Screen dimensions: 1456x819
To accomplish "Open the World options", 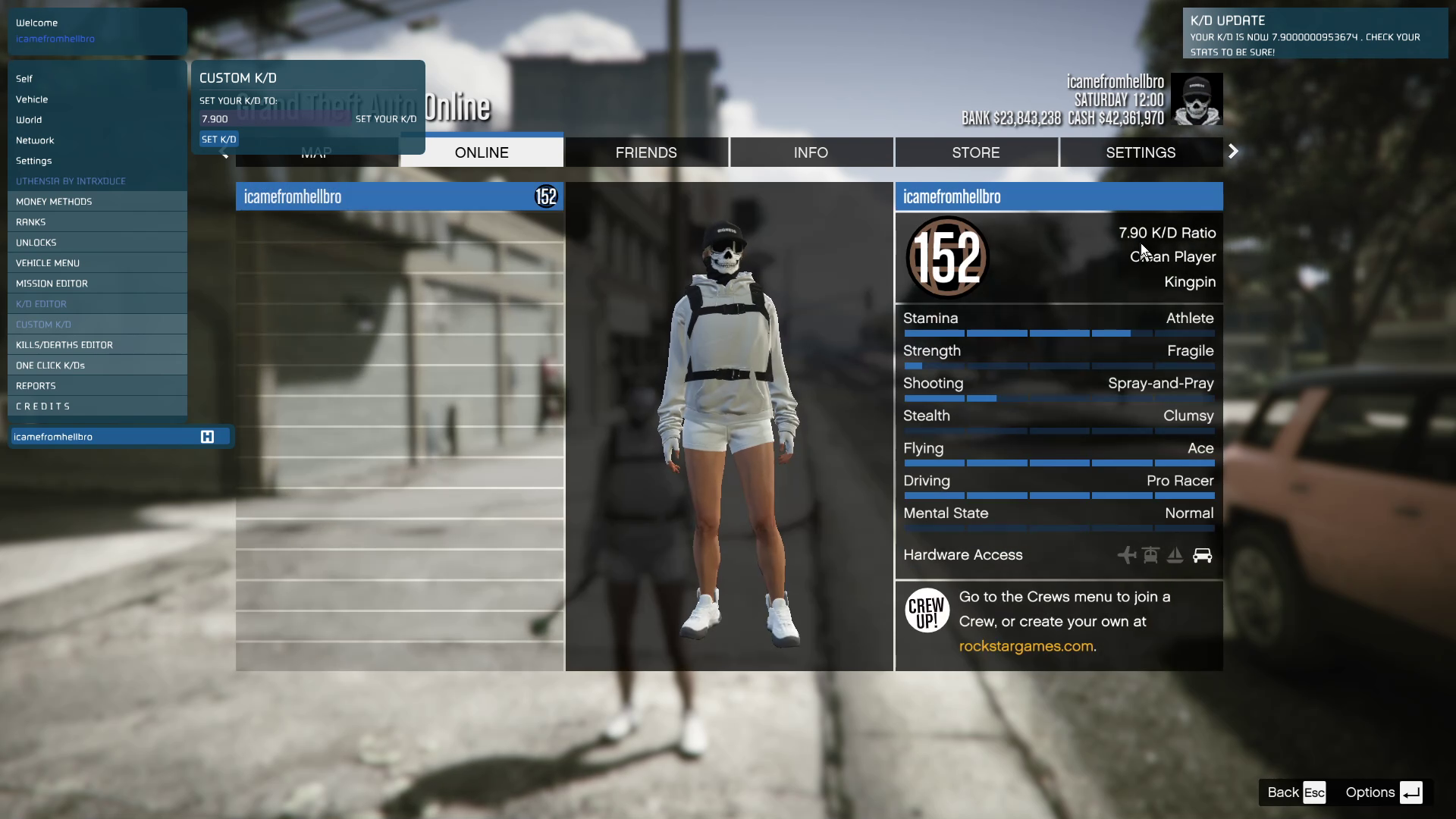I will [29, 120].
